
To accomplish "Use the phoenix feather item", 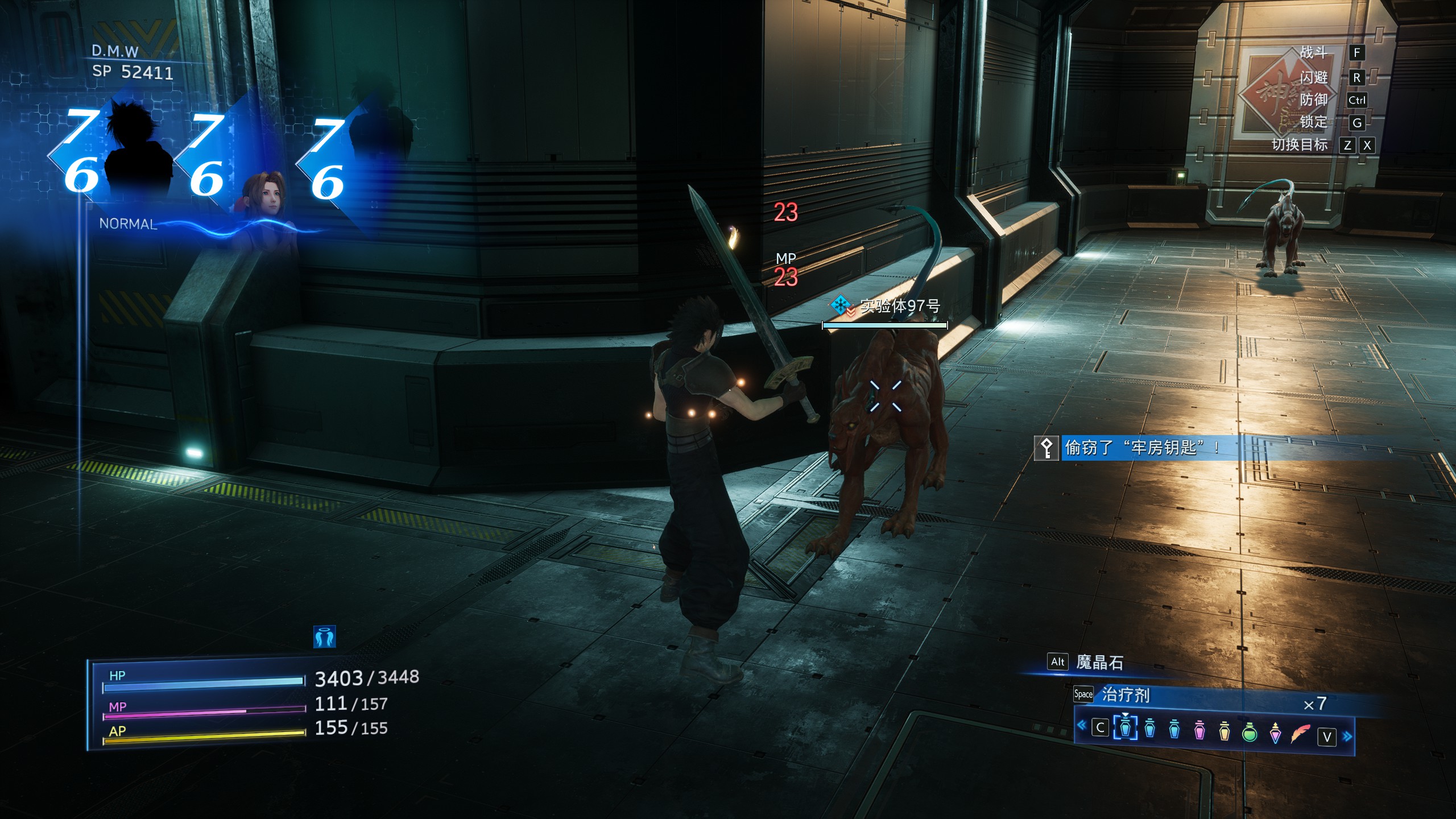I will (x=1300, y=734).
